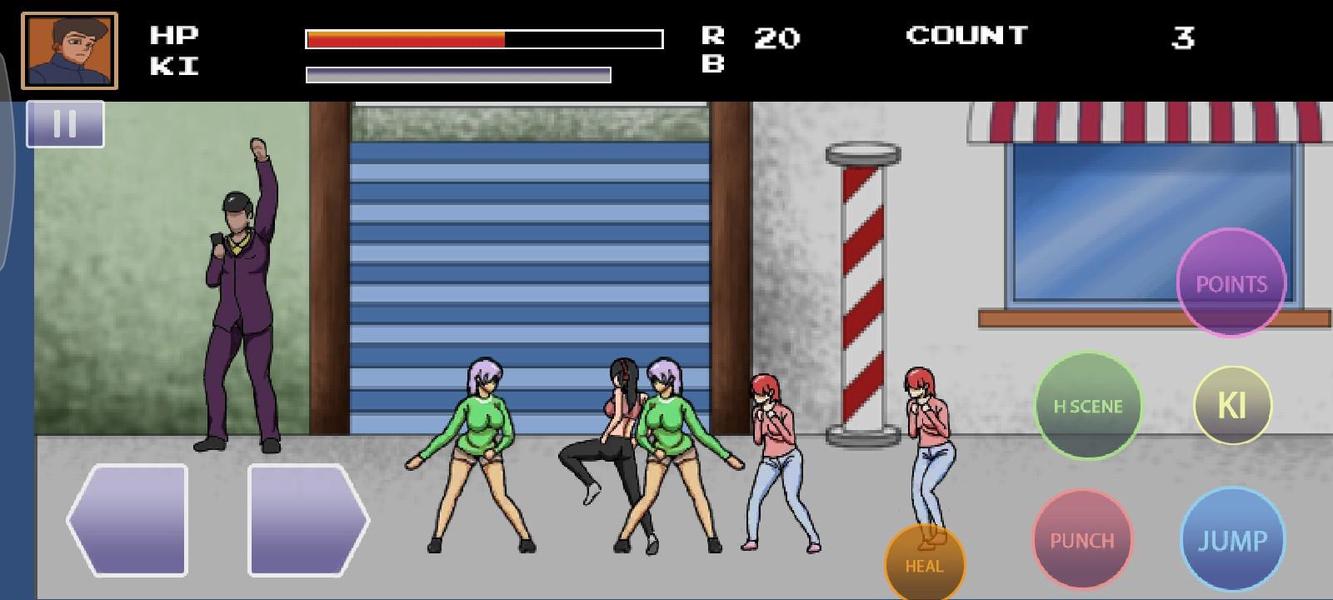Hit the red PUNCH button
Screen dimensions: 1333x600
pyautogui.click(x=1082, y=540)
